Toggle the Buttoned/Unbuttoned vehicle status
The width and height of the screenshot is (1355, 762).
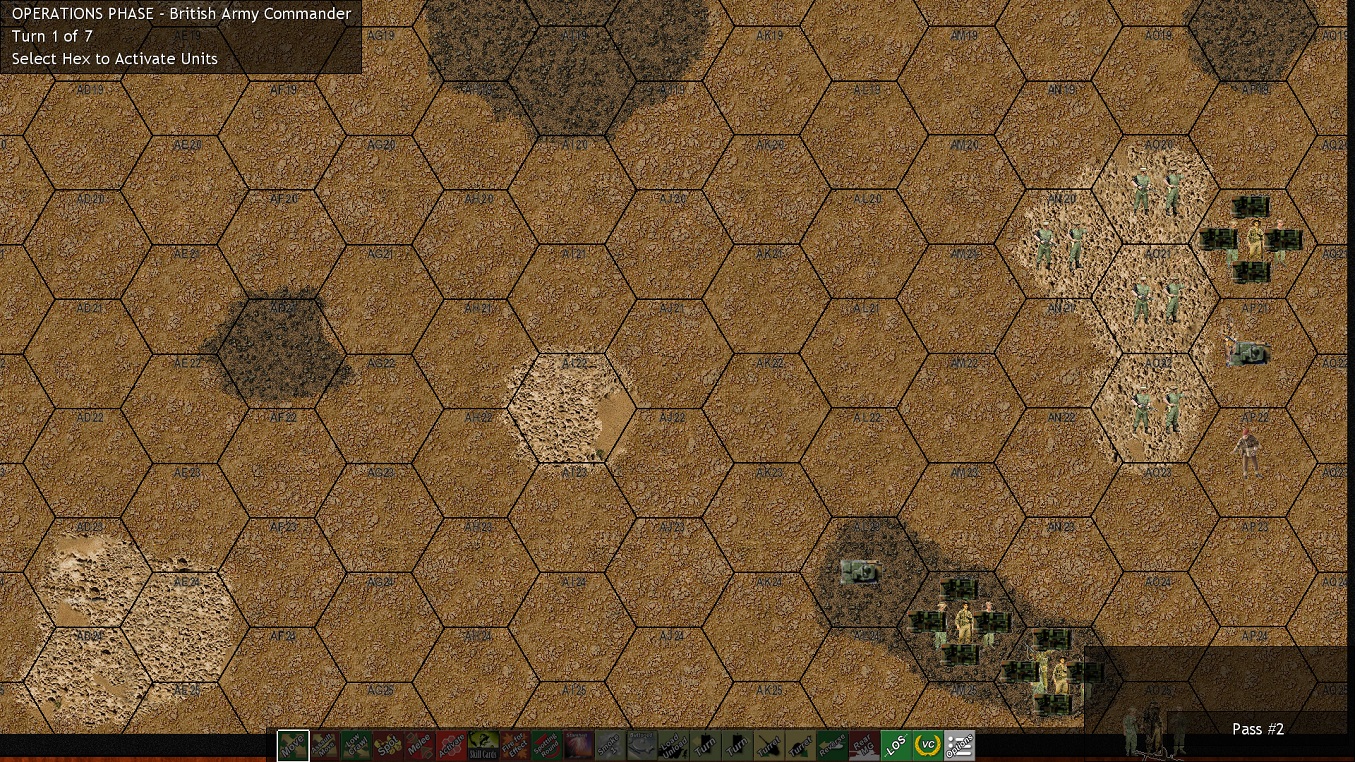[641, 745]
